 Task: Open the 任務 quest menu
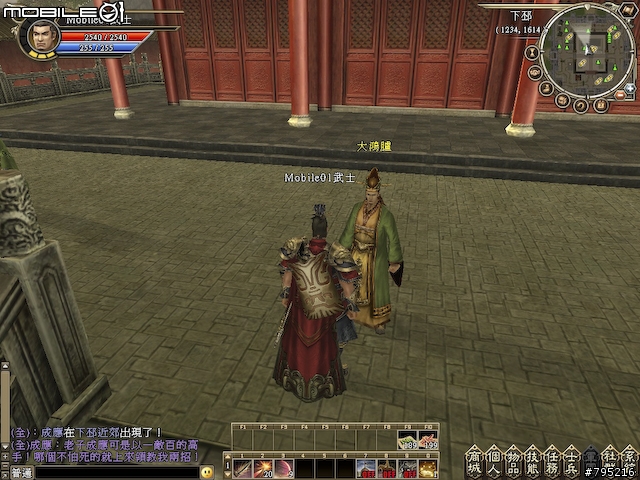552,461
